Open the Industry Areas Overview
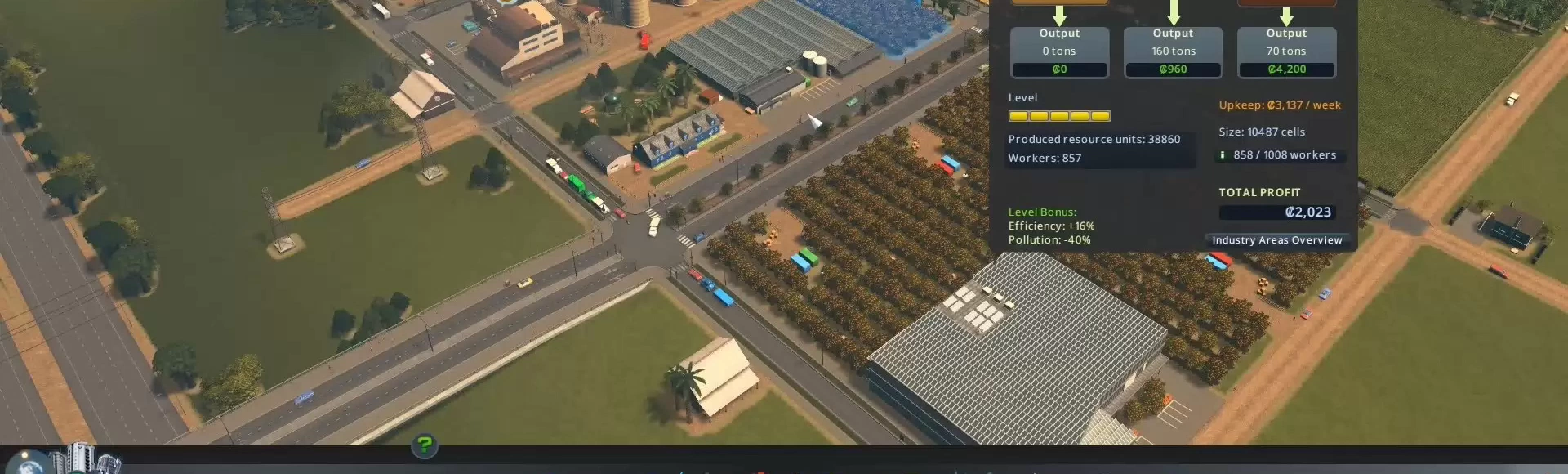The height and width of the screenshot is (474, 1568). pyautogui.click(x=1276, y=240)
